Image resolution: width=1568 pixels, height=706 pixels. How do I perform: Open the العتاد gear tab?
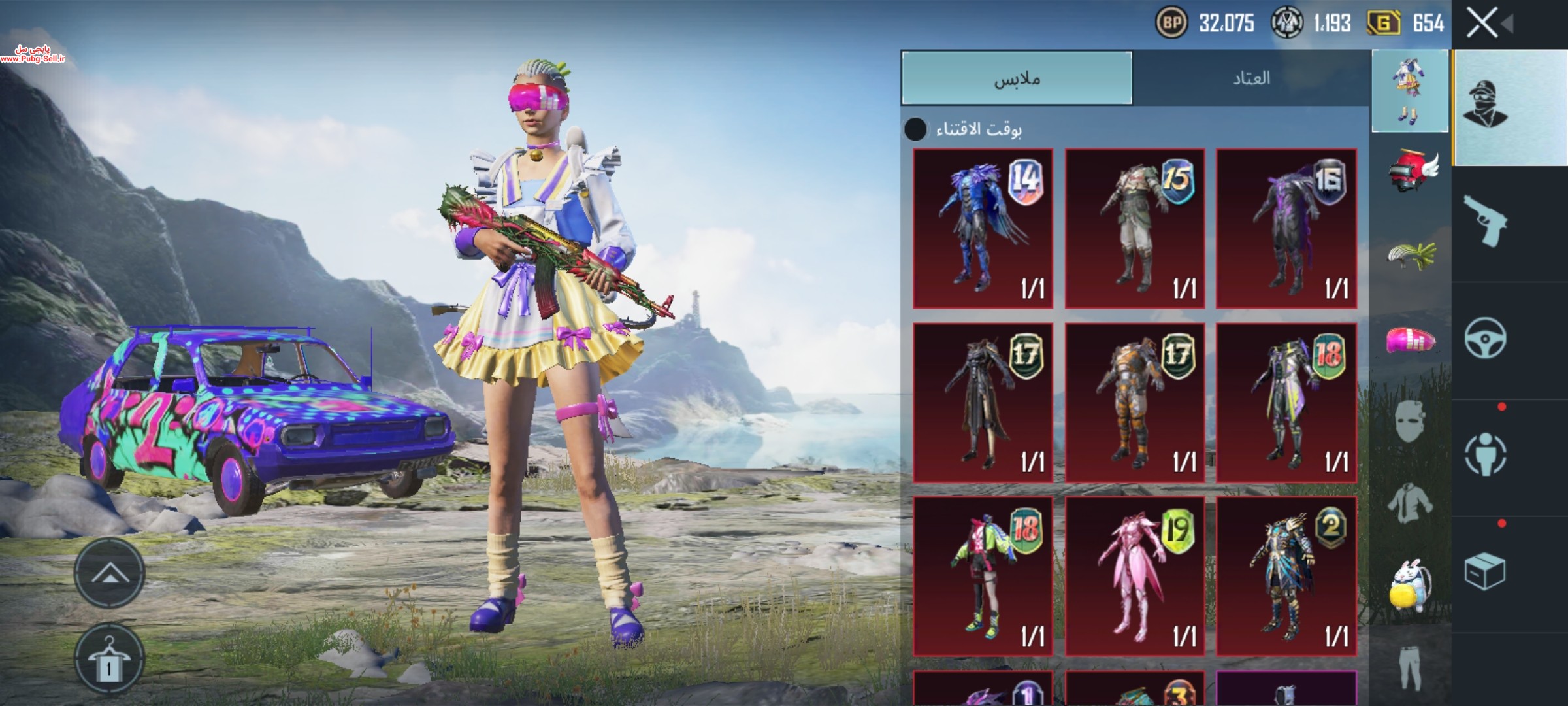pyautogui.click(x=1251, y=78)
